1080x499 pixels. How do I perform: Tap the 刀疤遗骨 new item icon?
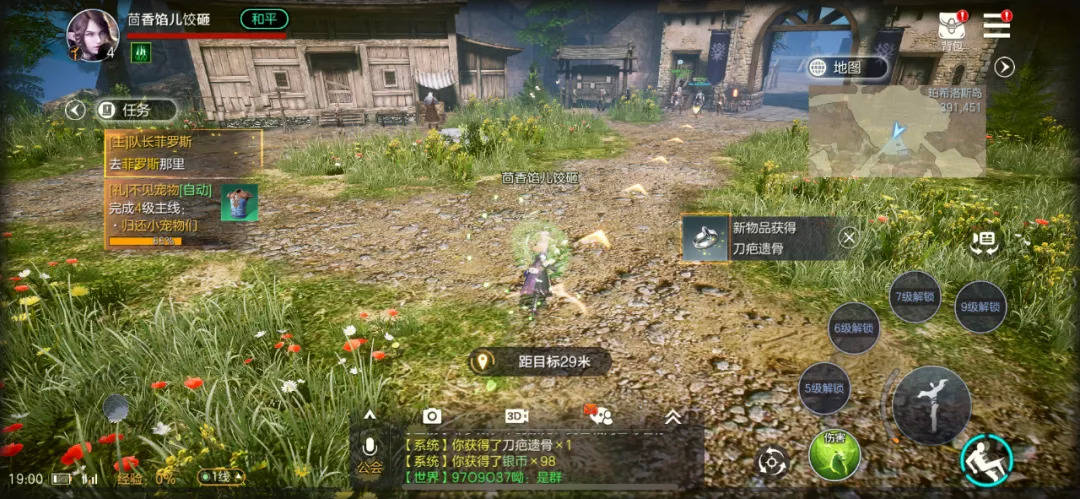point(707,238)
